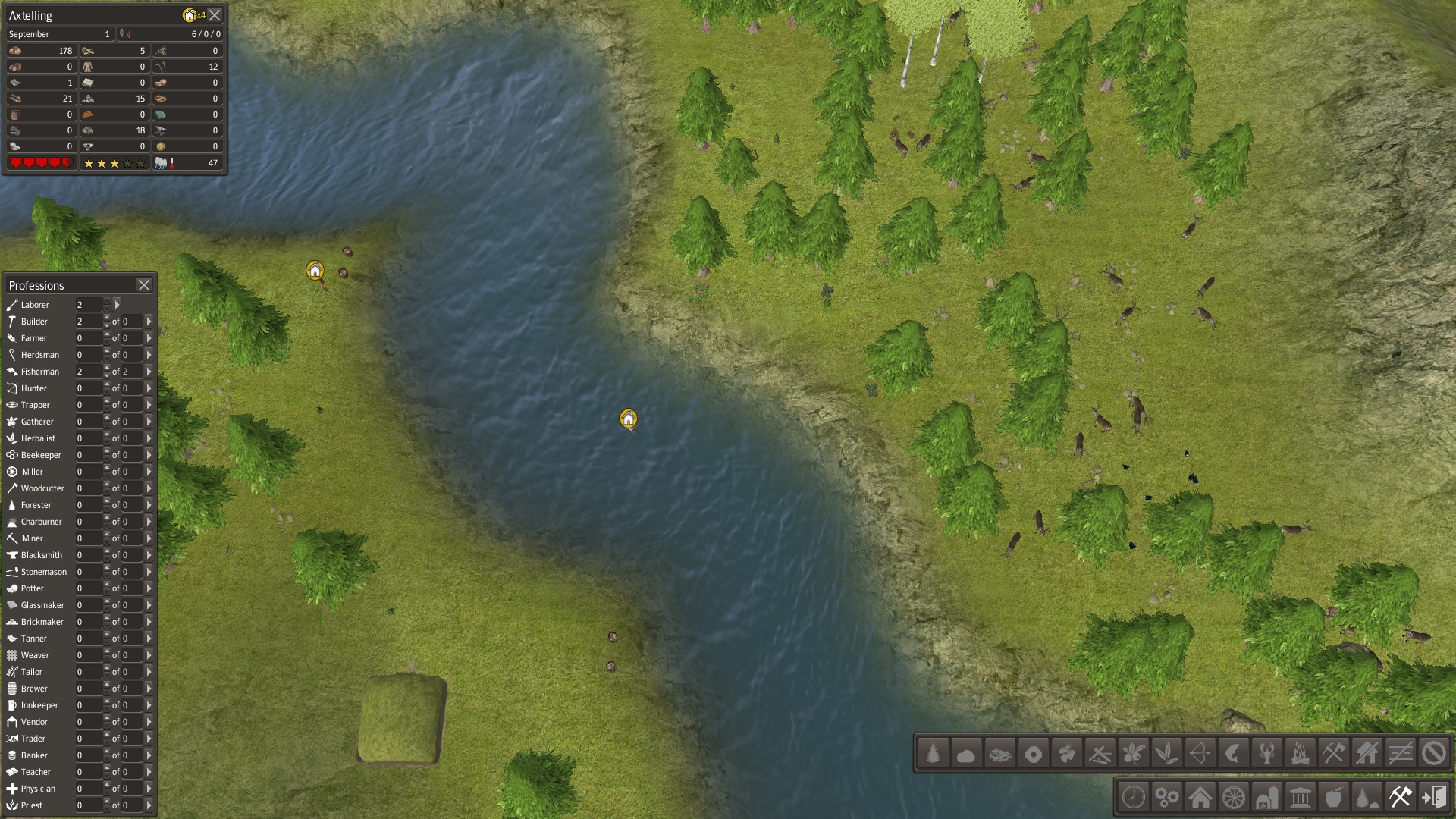Select the remove building tool
The height and width of the screenshot is (819, 1456).
(1367, 754)
